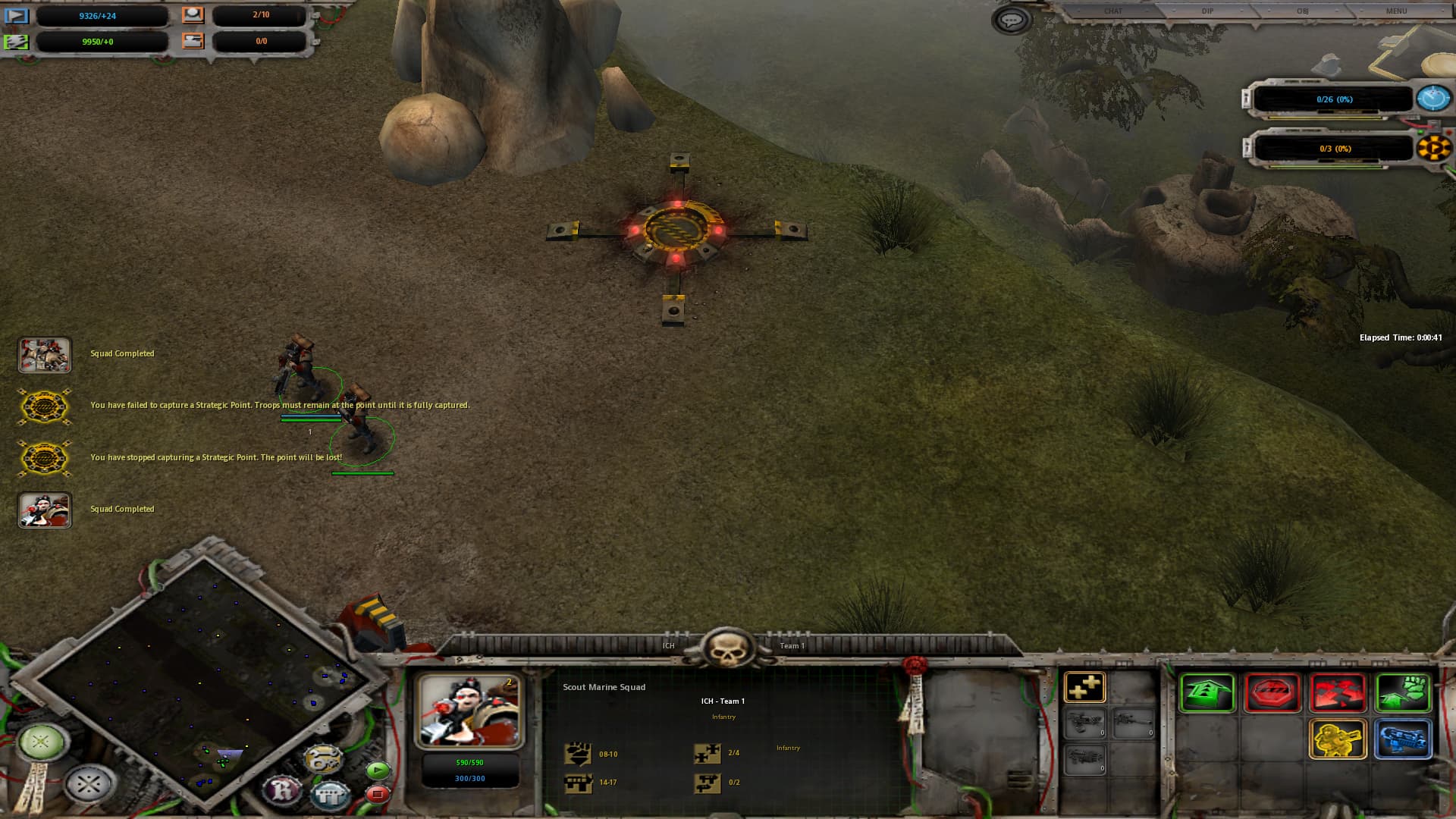Image resolution: width=1456 pixels, height=819 pixels.
Task: Activate the red crossed-arrows attack-move command
Action: (1338, 692)
